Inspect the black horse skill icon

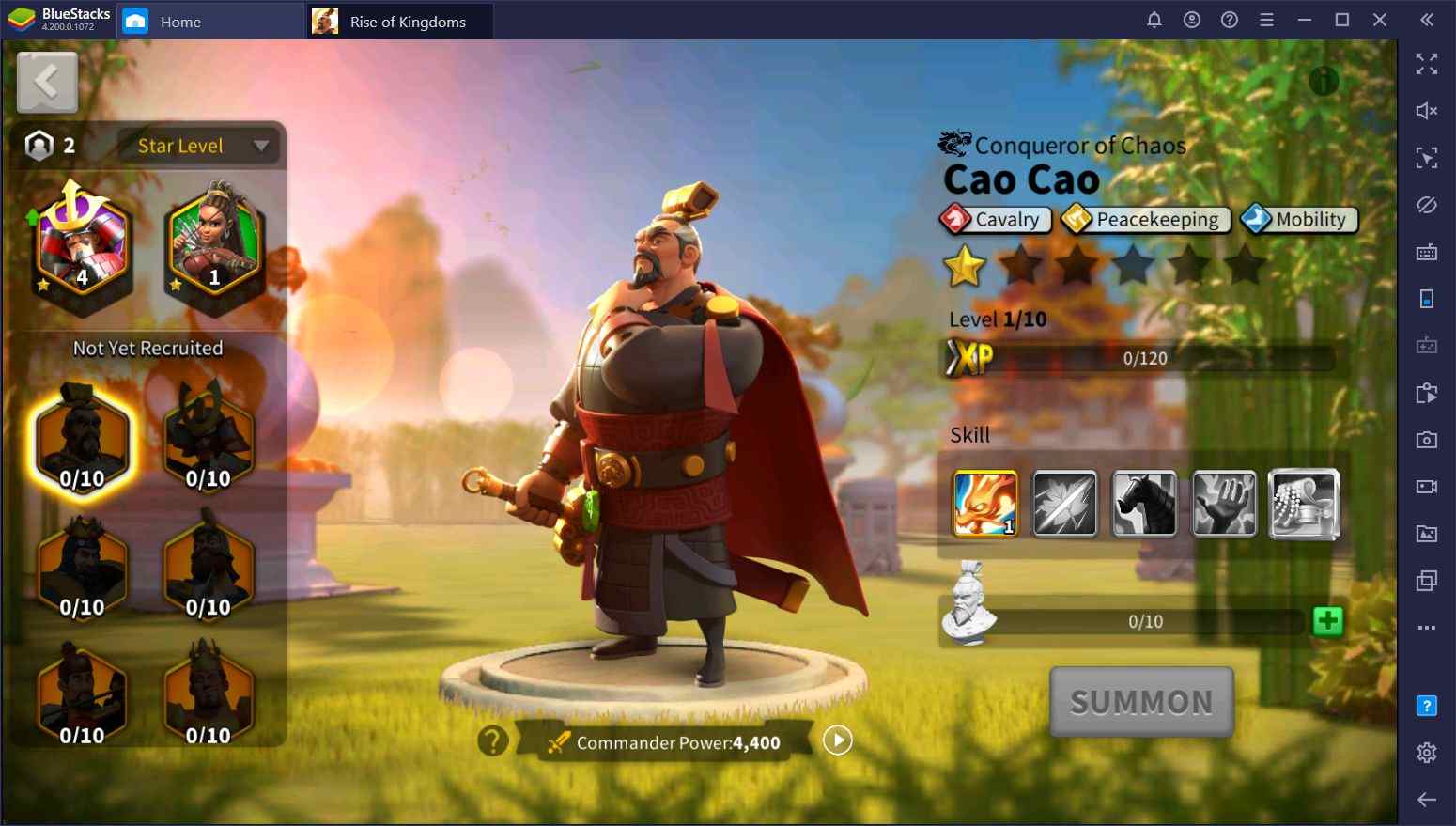[1144, 504]
